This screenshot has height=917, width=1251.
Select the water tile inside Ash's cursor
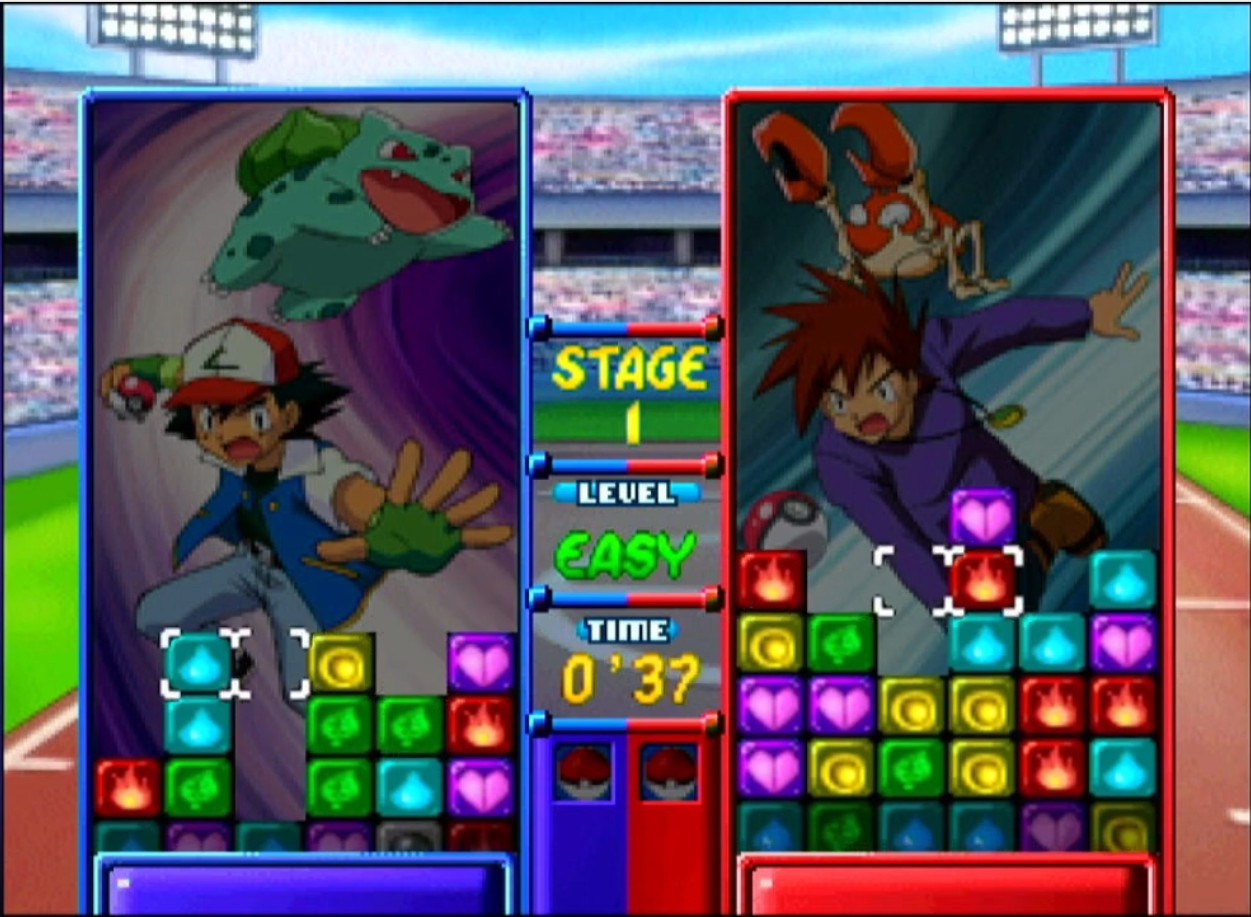point(199,663)
